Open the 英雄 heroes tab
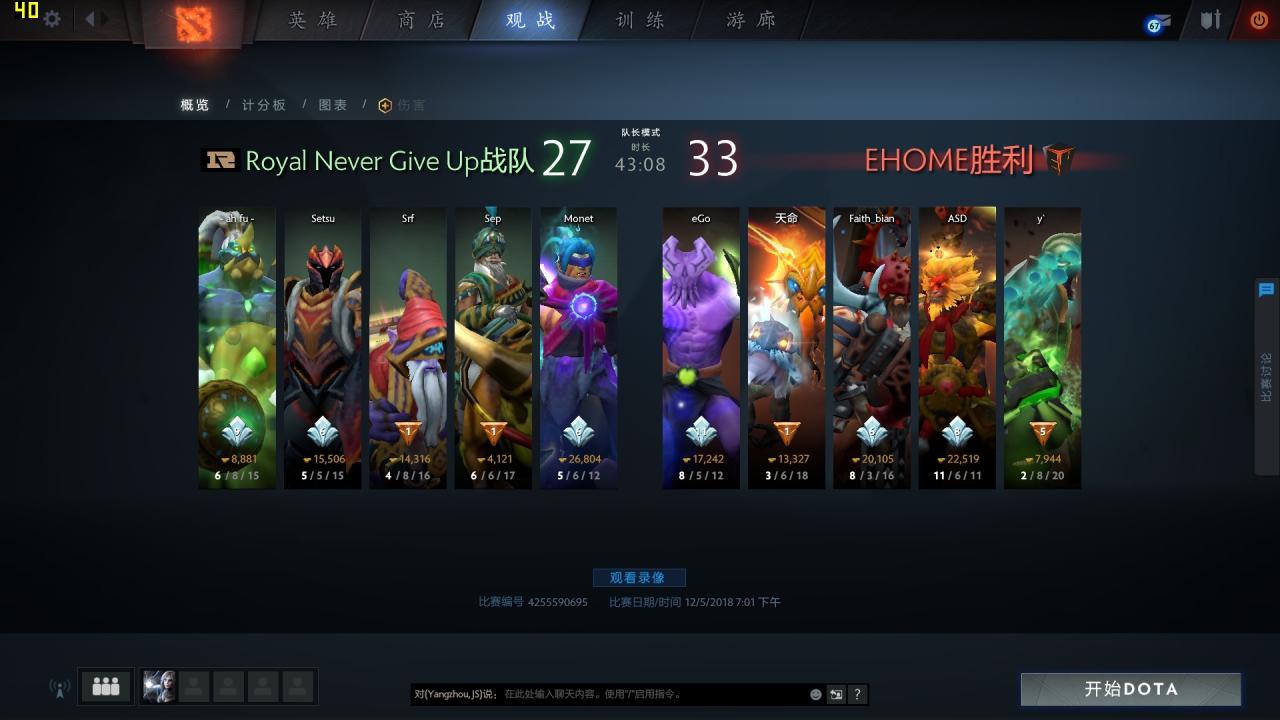Image resolution: width=1280 pixels, height=720 pixels. coord(313,20)
